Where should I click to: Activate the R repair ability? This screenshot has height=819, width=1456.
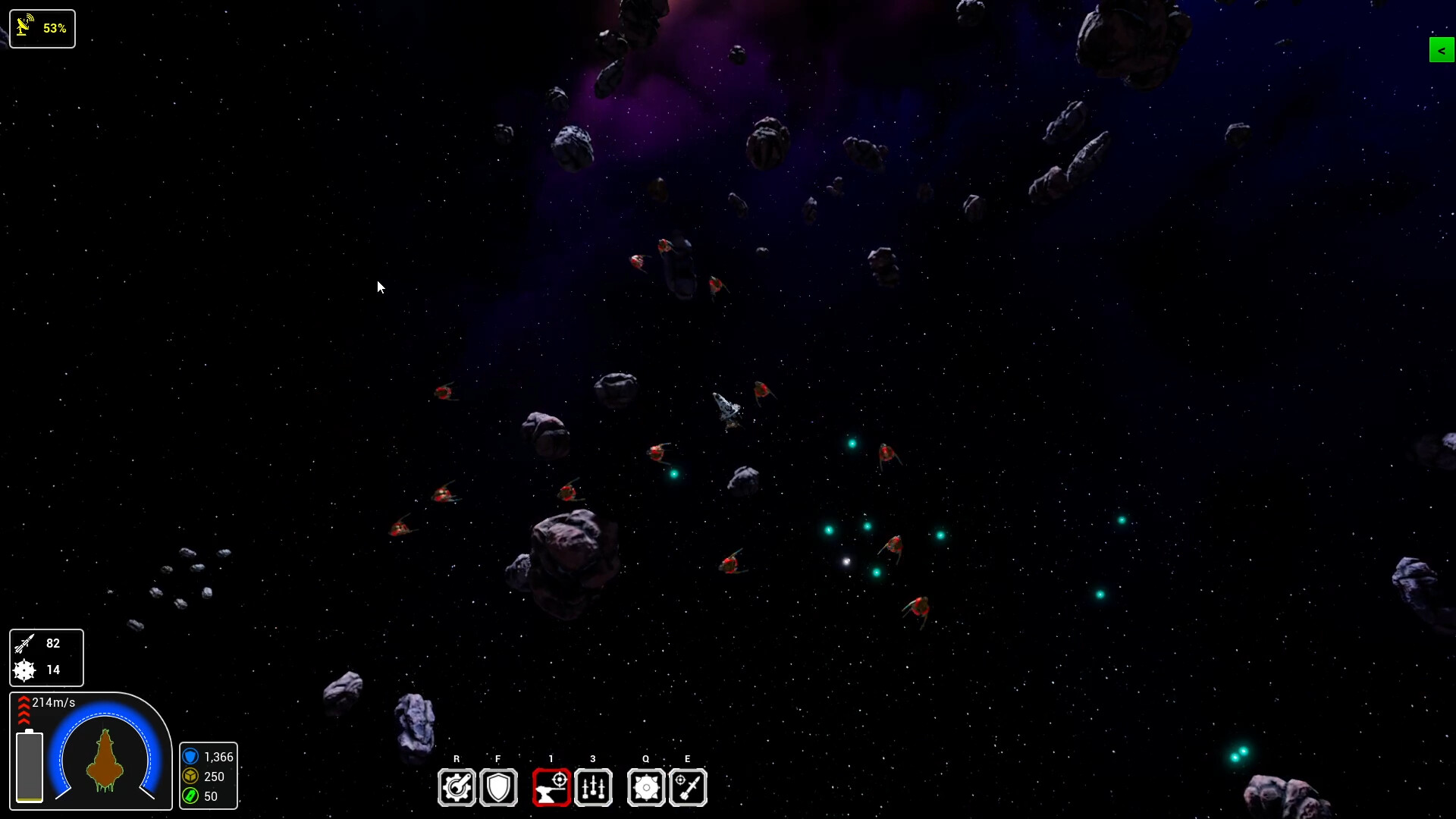[x=457, y=787]
